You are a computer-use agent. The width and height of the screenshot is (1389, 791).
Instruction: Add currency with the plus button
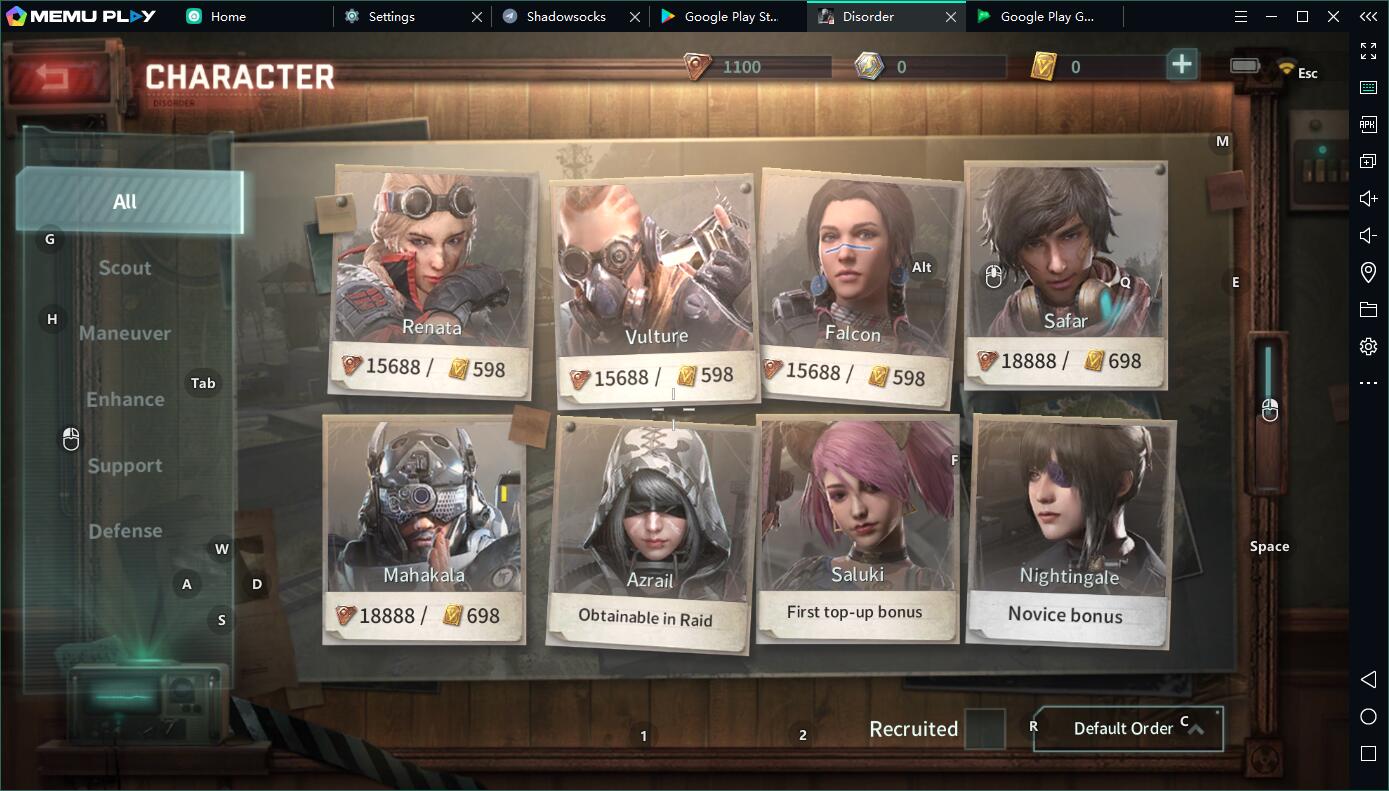[1182, 65]
